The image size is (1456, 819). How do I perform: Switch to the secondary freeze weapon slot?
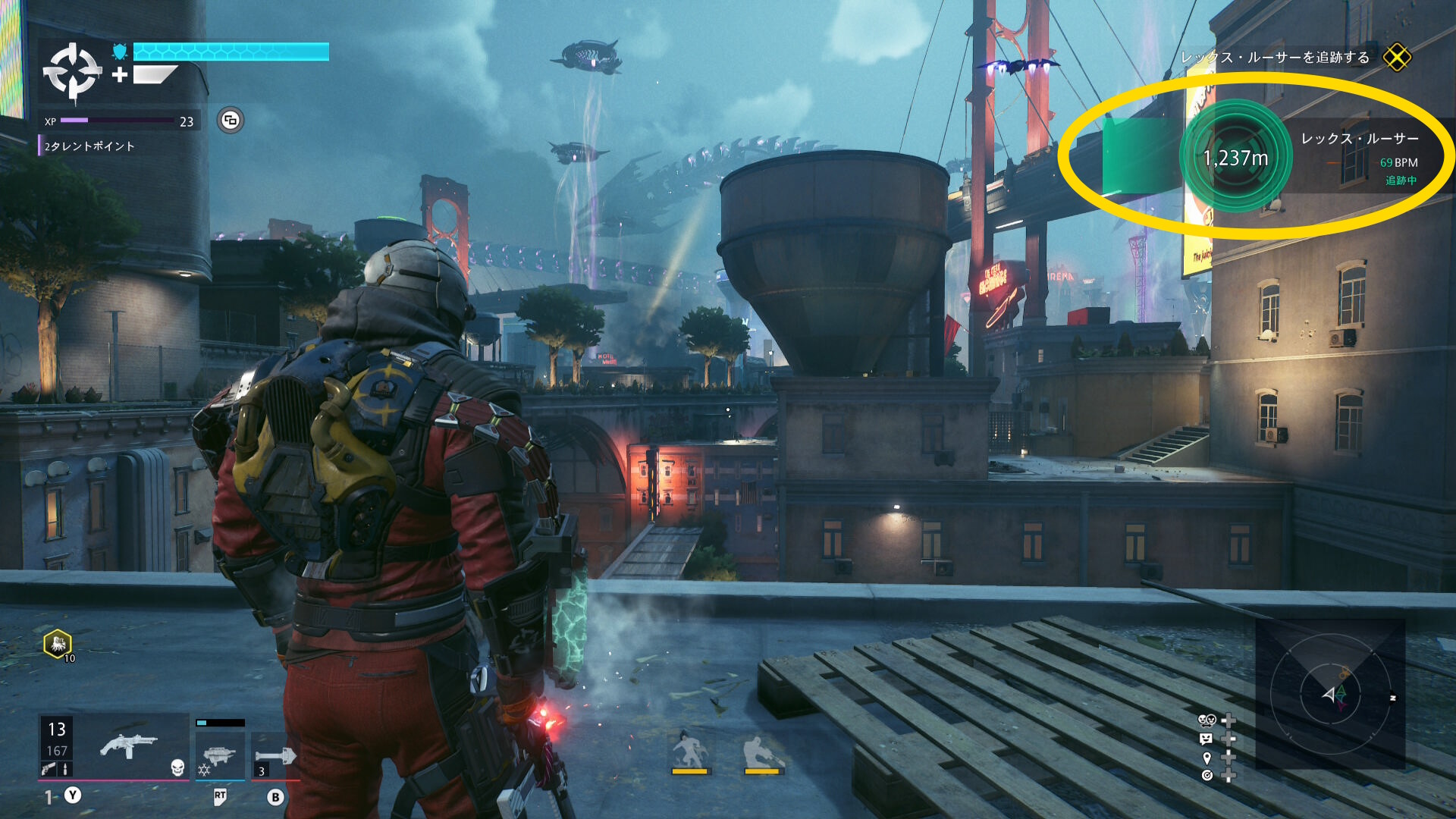tap(220, 755)
